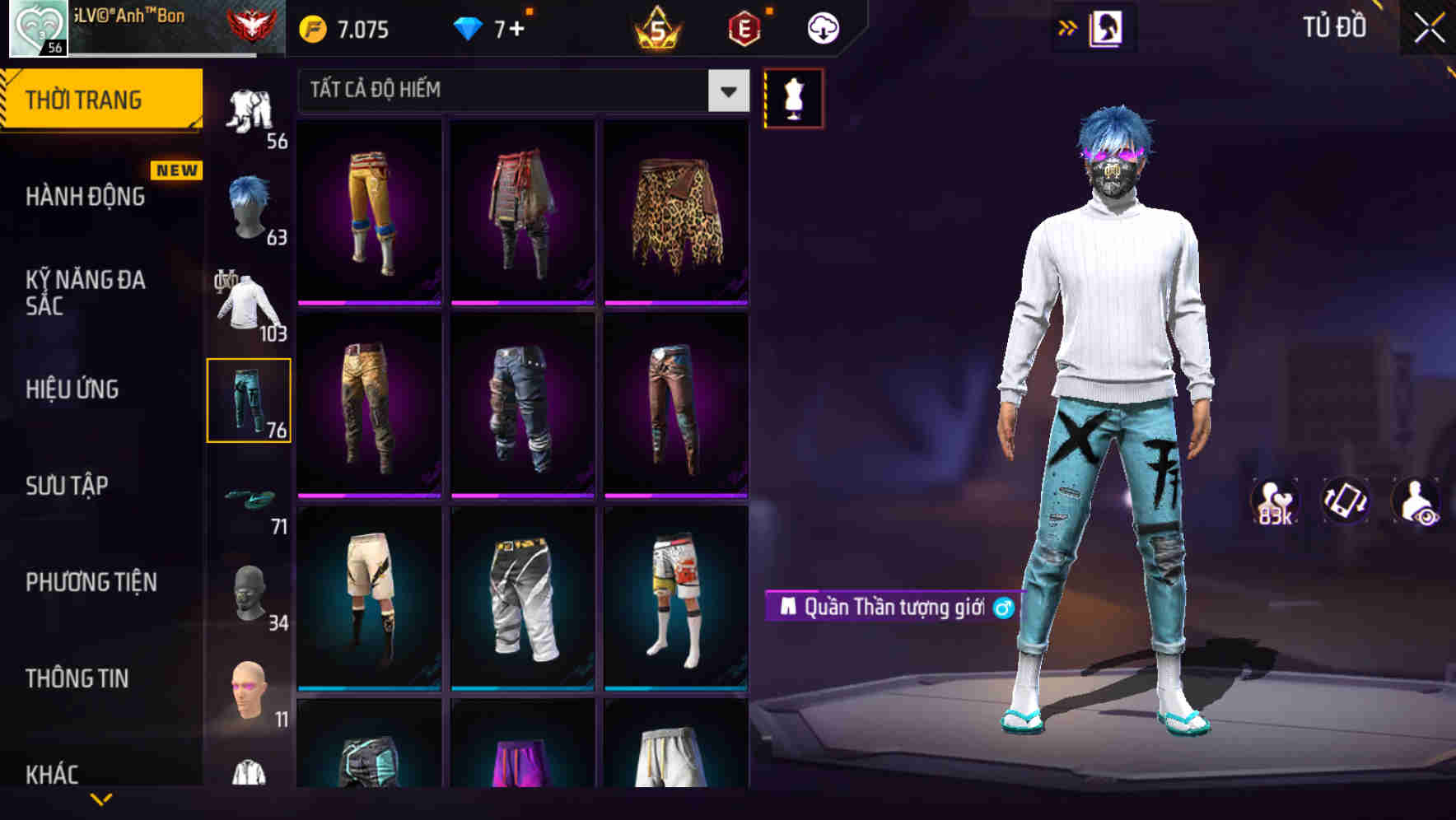Click the cloud download icon
The width and height of the screenshot is (1456, 820).
click(x=824, y=28)
